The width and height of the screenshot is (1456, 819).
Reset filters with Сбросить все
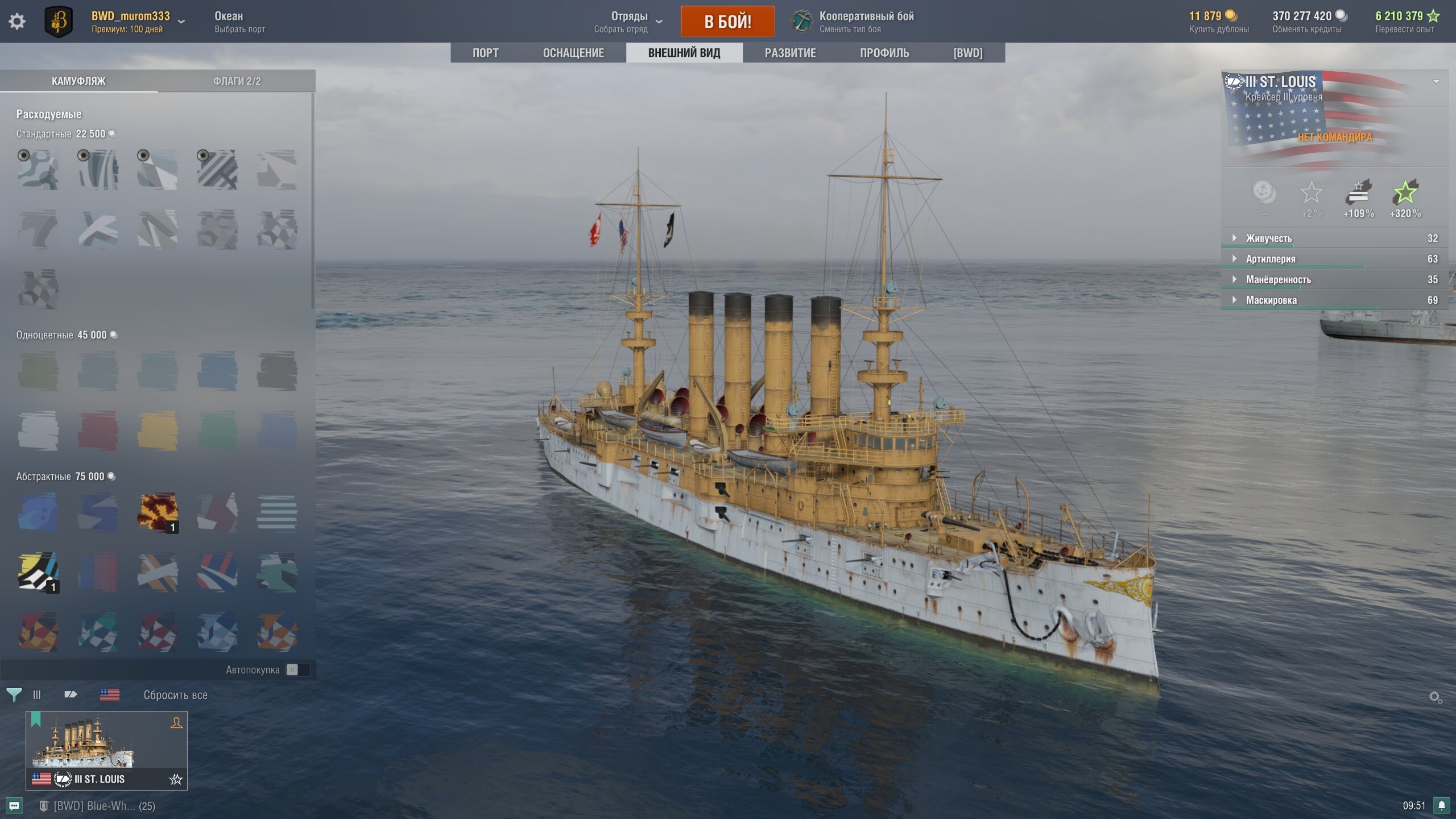pyautogui.click(x=175, y=695)
